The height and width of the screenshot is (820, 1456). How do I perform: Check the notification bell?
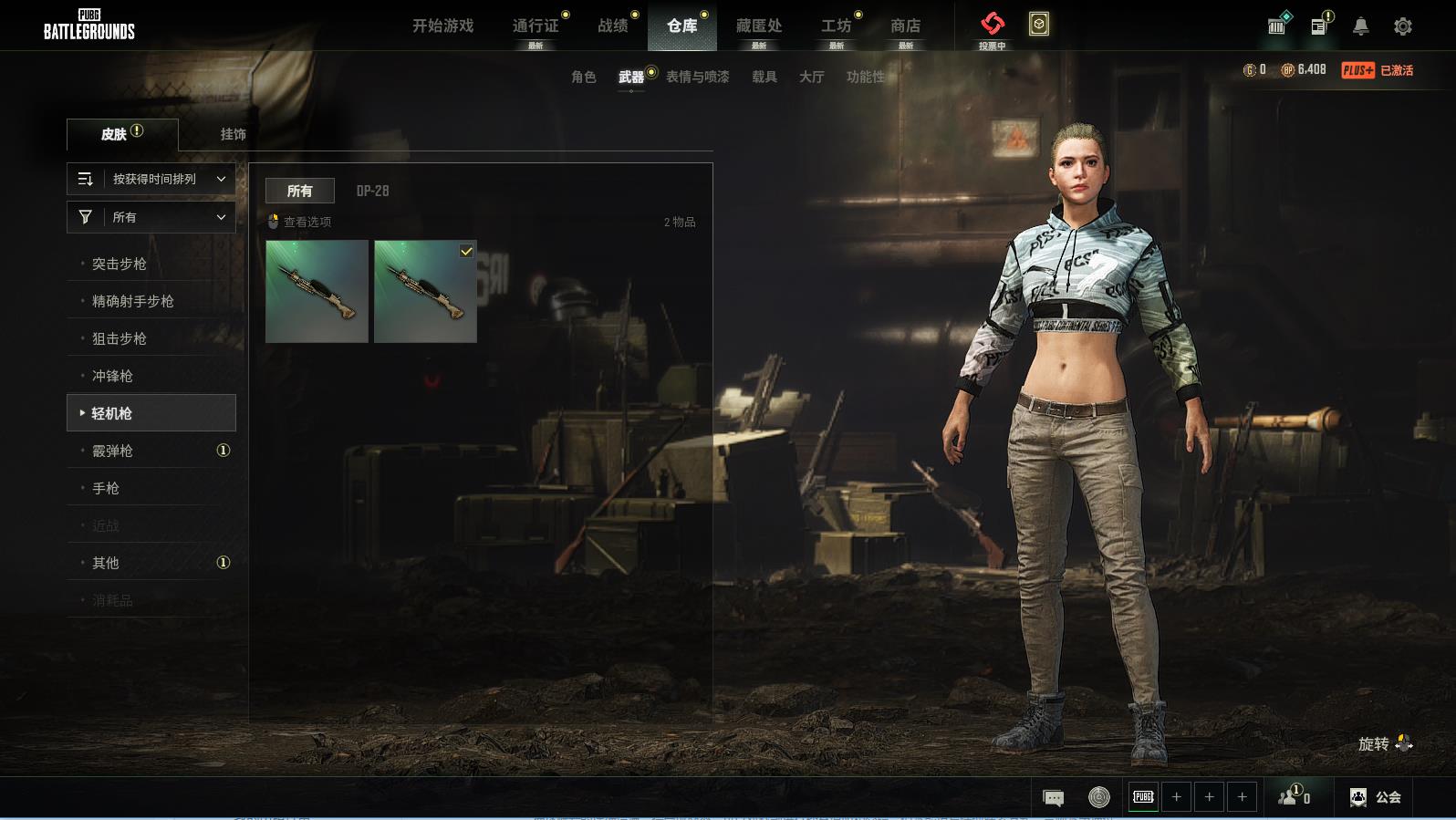click(x=1360, y=26)
